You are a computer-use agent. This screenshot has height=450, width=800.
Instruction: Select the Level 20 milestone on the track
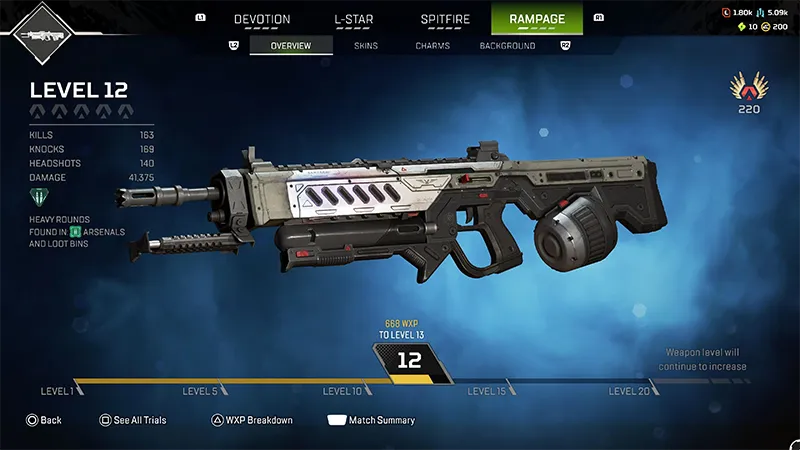coord(630,391)
